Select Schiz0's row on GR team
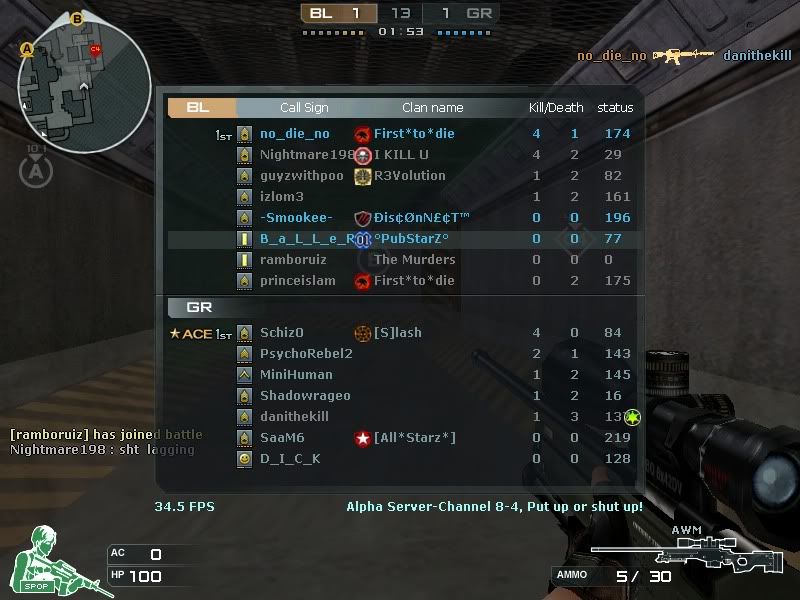Screen dimensions: 800x600 (400, 333)
